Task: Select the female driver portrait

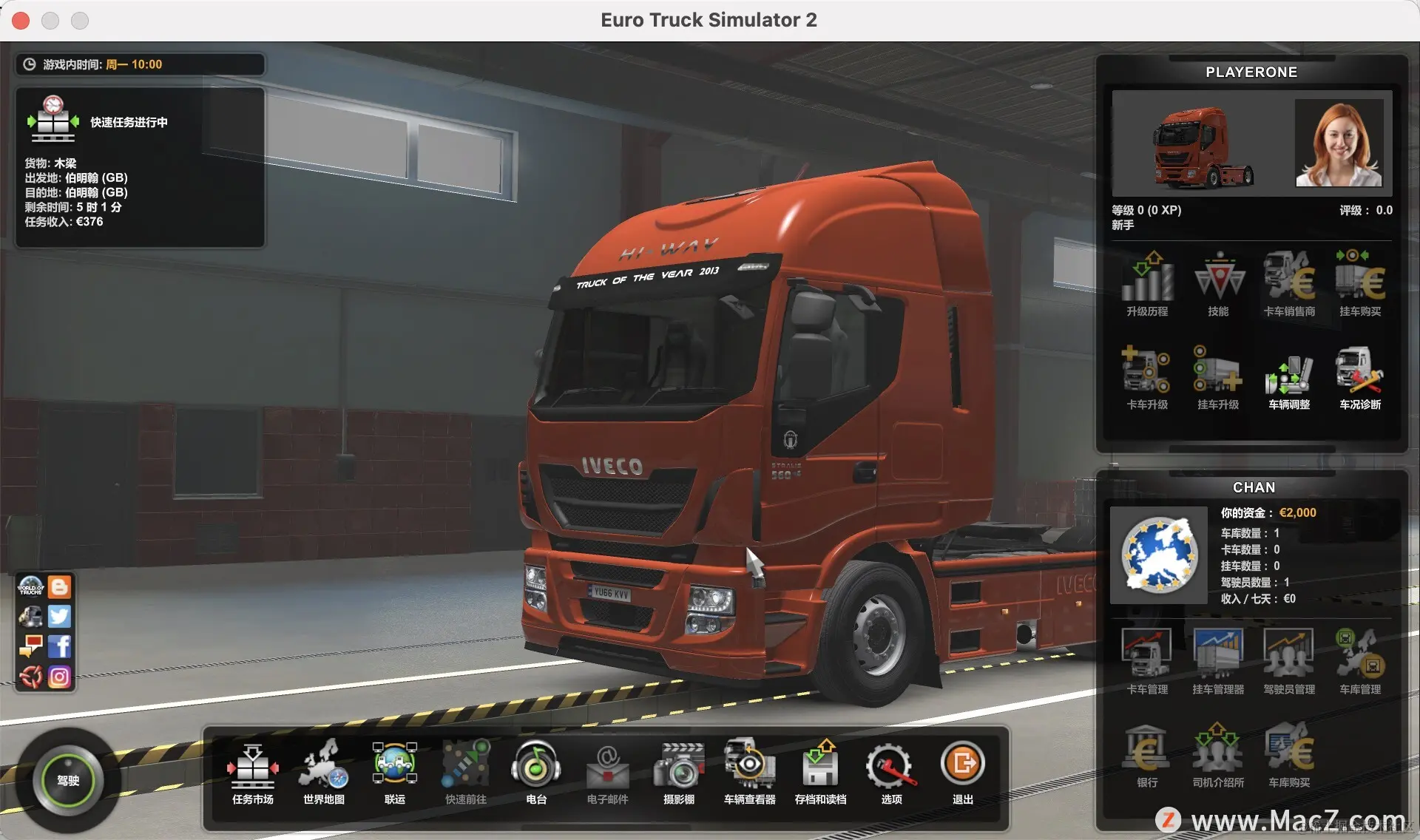Action: pyautogui.click(x=1339, y=143)
